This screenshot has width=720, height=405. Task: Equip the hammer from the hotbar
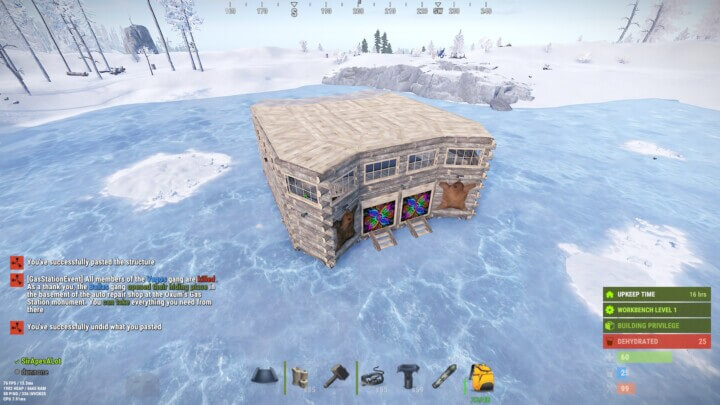(335, 376)
